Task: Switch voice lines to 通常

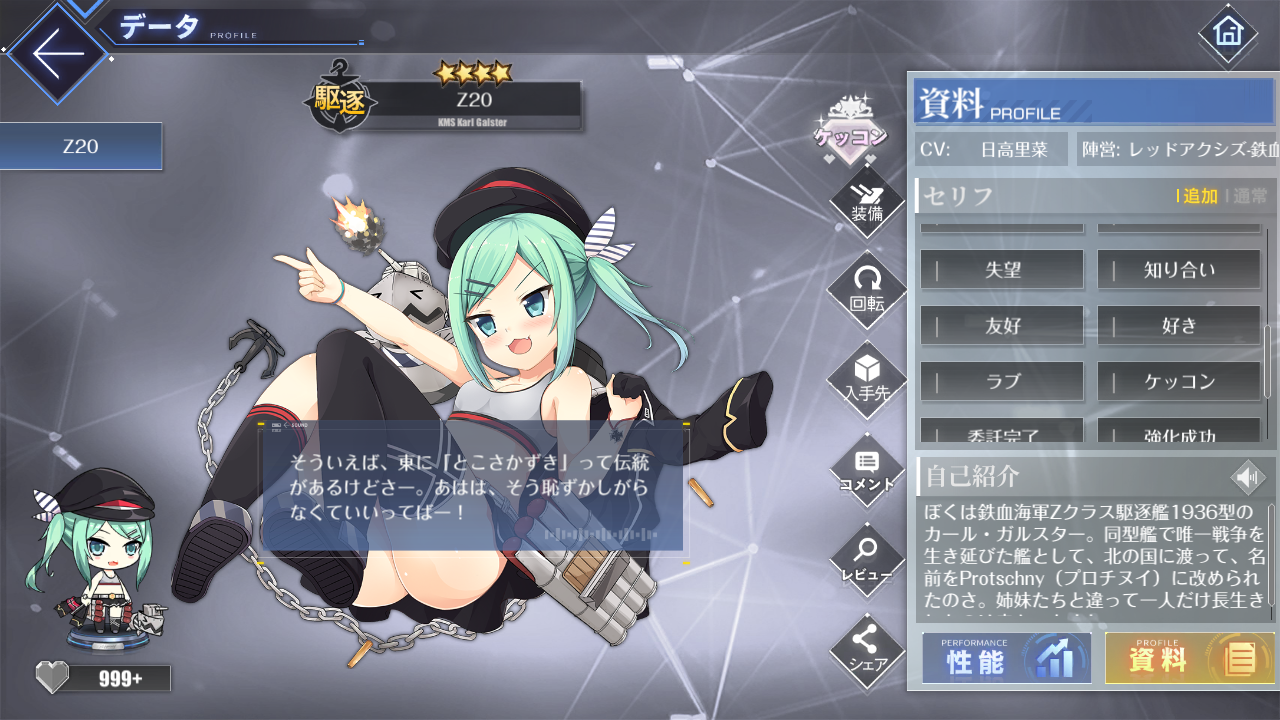Action: coord(1249,196)
